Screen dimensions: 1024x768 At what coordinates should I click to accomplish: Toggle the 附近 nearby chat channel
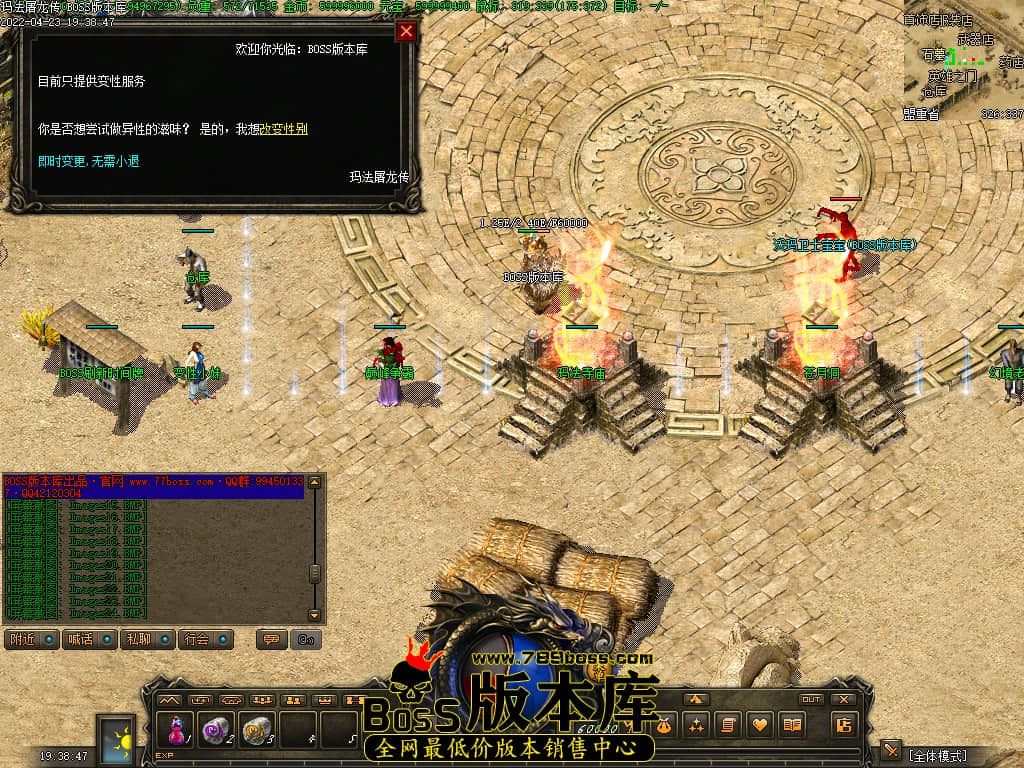click(x=33, y=639)
